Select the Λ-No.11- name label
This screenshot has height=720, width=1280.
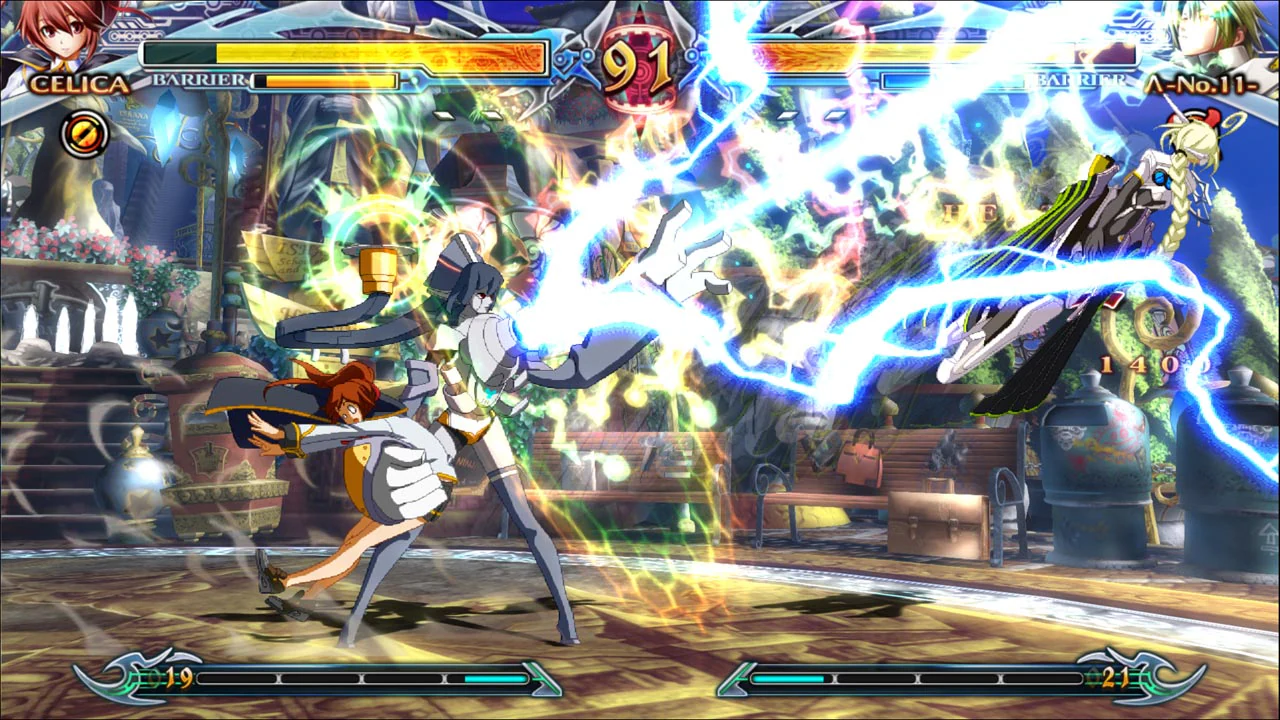tap(1200, 87)
